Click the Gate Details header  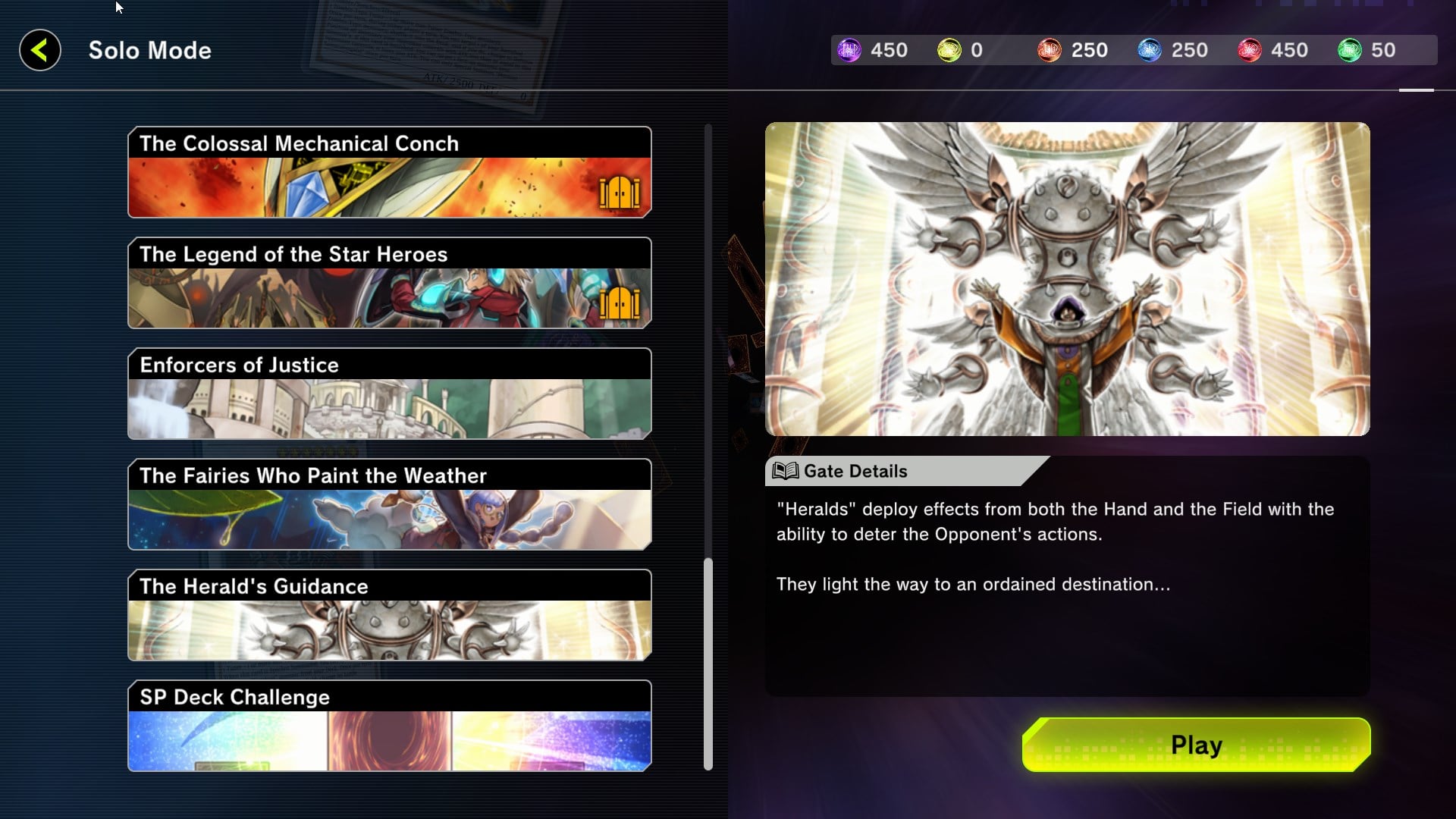click(x=855, y=472)
